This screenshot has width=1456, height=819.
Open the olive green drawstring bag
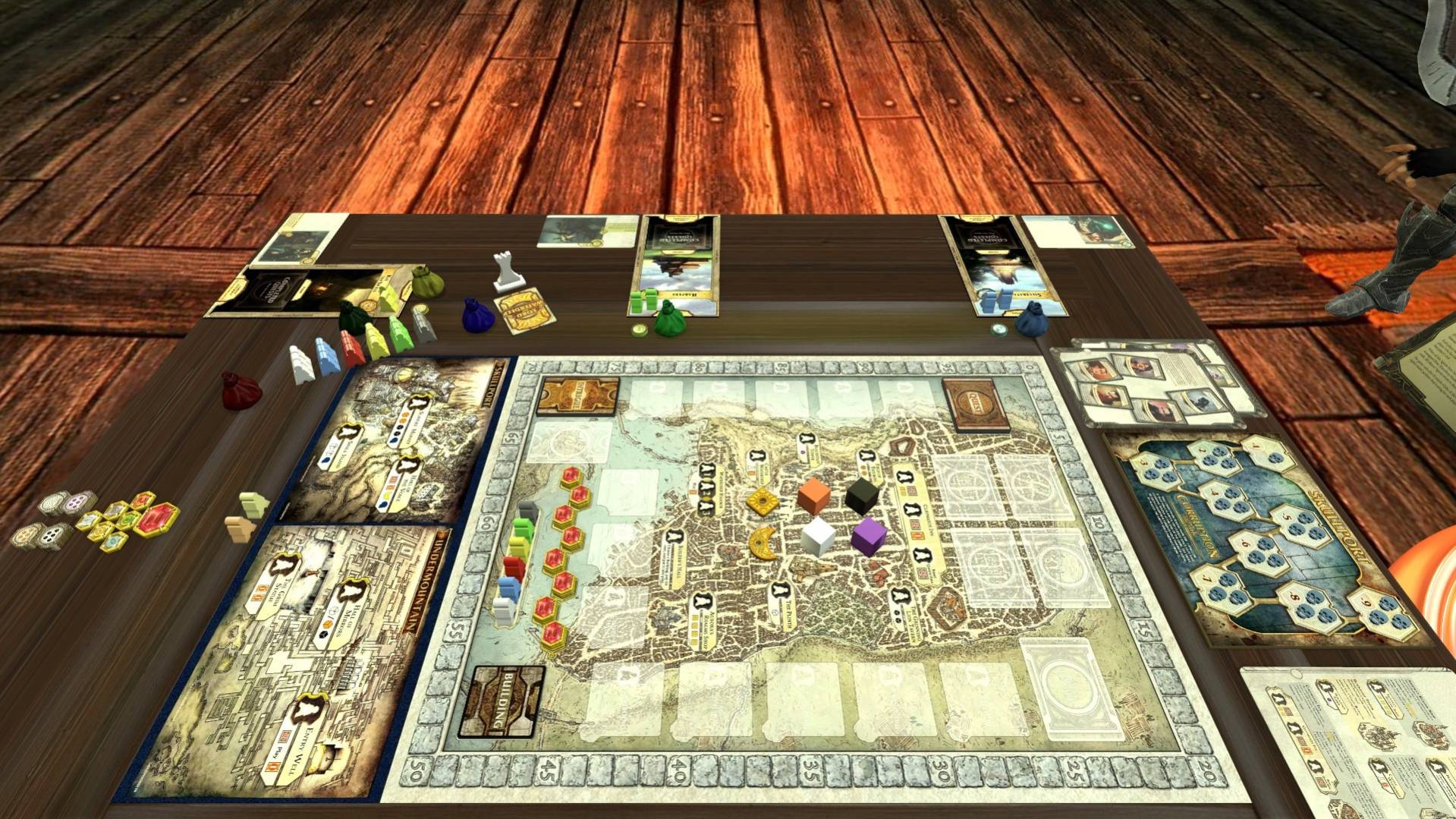coord(427,282)
